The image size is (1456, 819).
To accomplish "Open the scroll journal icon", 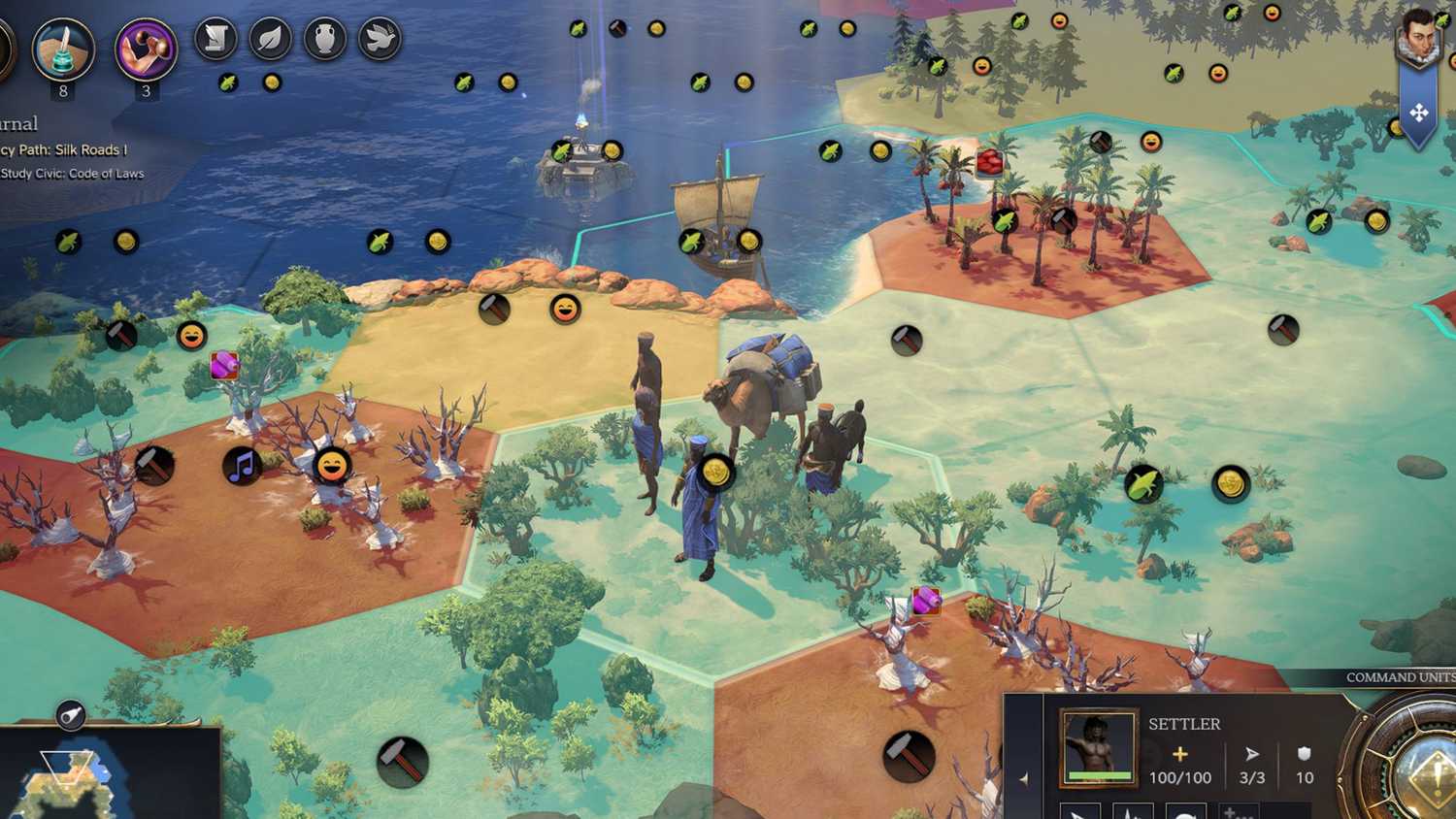I will (215, 39).
